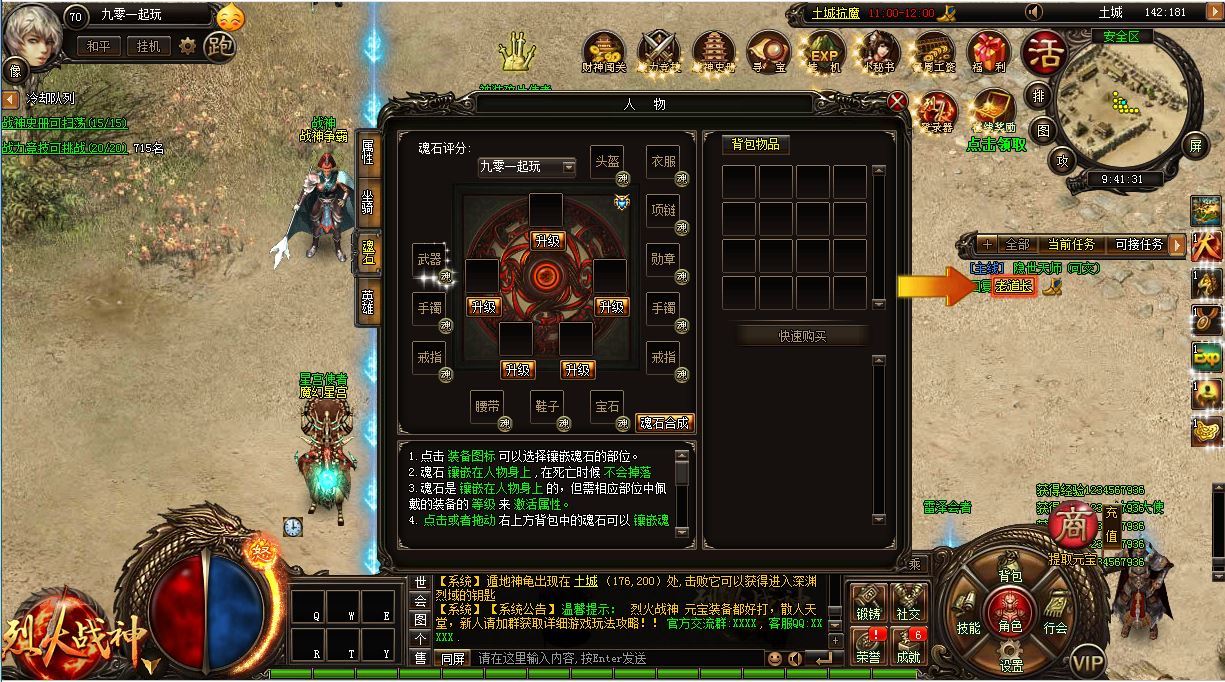Click the 快速购买 quick buy button
The image size is (1225, 682).
pos(802,336)
